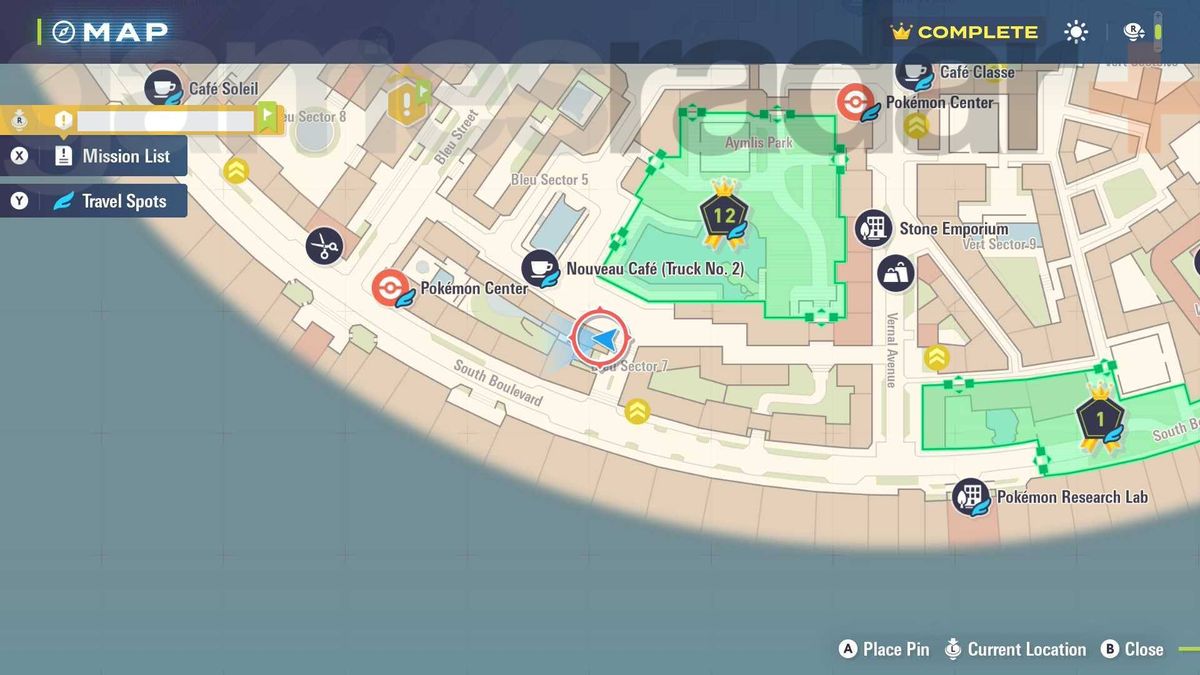Select Nouveau Café (Truck No. 2) marker
Viewport: 1200px width, 675px height.
541,268
